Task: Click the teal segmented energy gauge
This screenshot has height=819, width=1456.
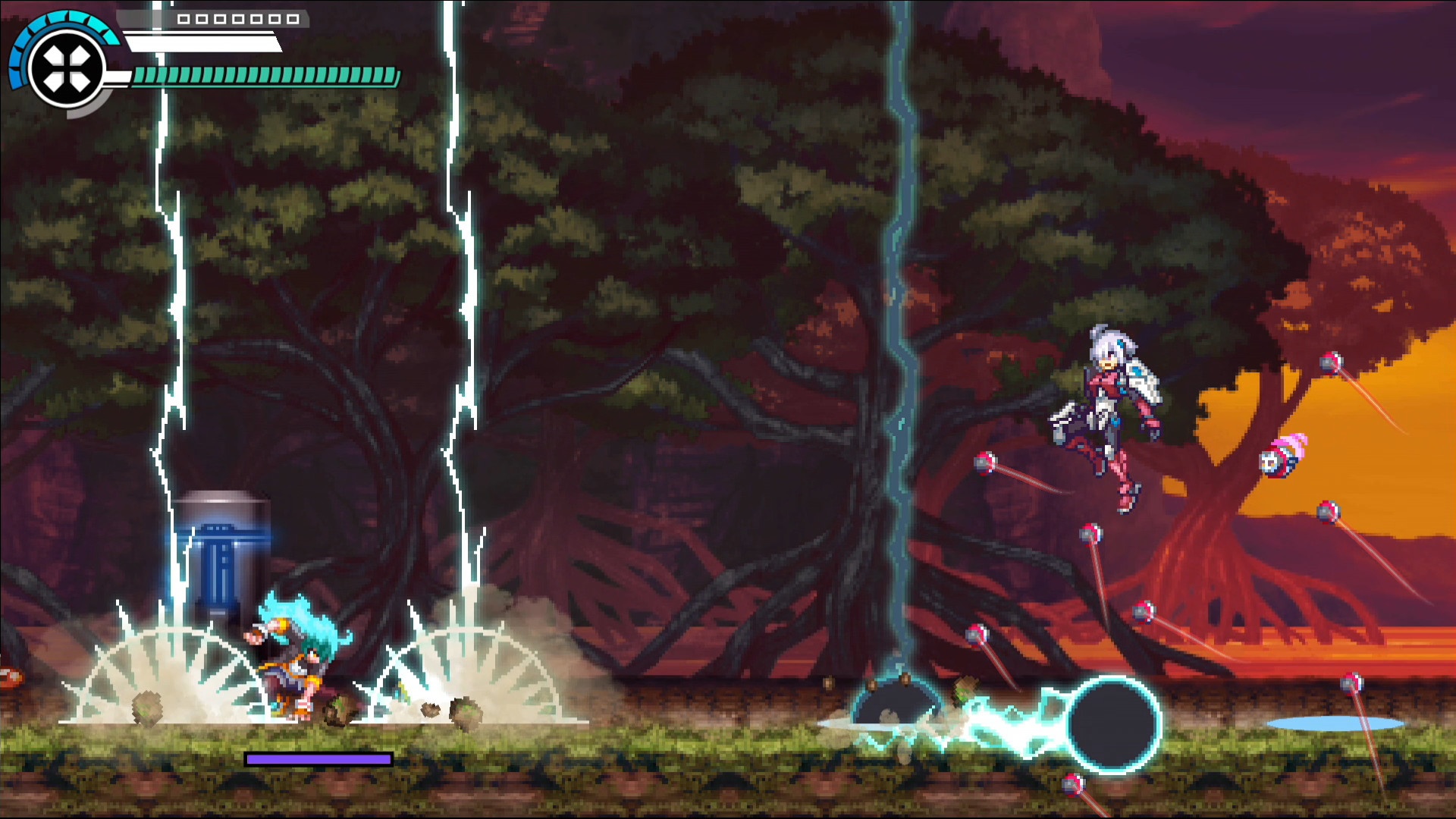Action: (265, 76)
